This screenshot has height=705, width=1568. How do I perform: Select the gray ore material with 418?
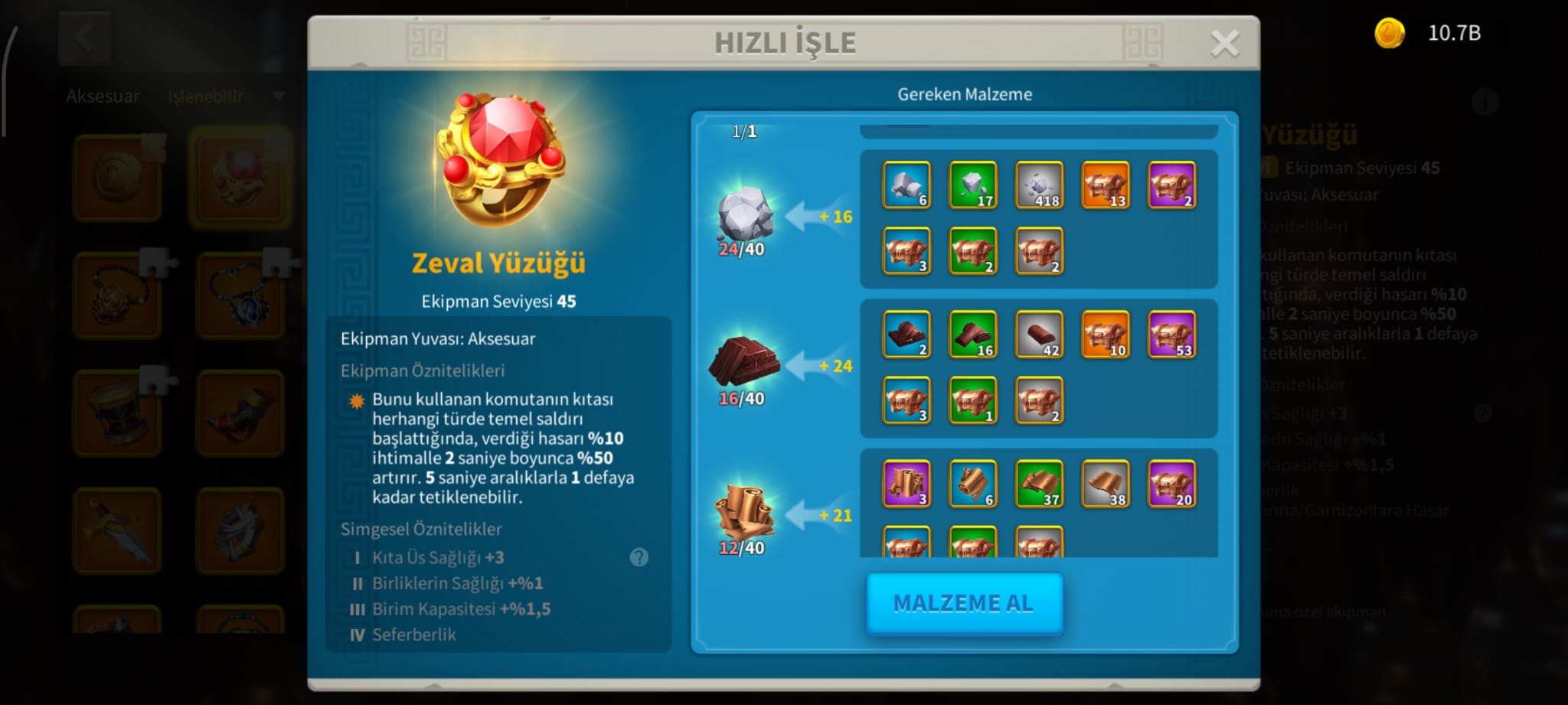(x=1039, y=185)
